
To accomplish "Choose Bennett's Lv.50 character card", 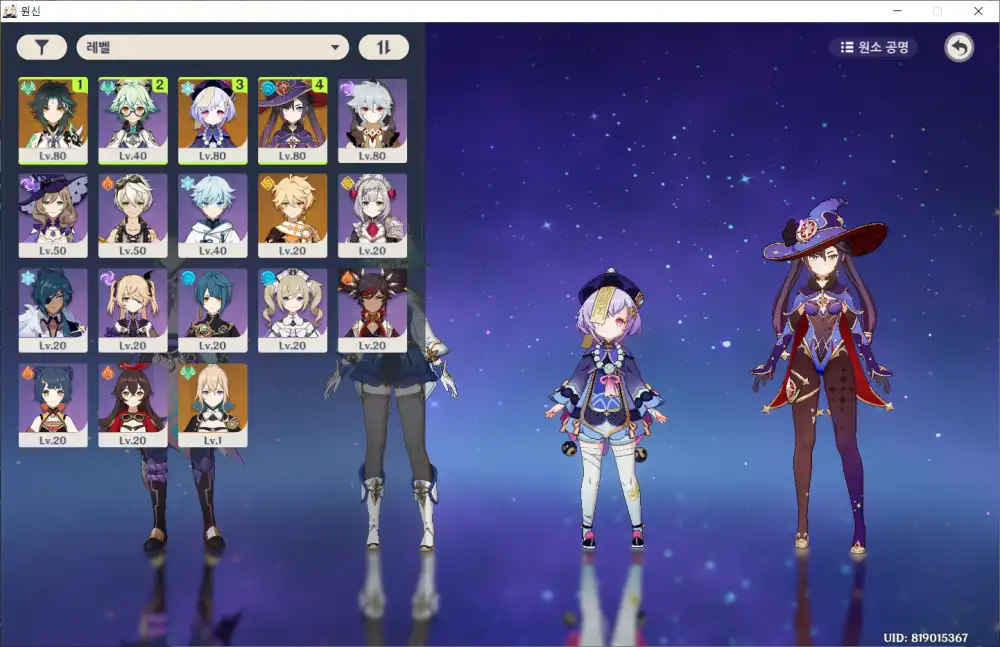I will click(x=133, y=215).
